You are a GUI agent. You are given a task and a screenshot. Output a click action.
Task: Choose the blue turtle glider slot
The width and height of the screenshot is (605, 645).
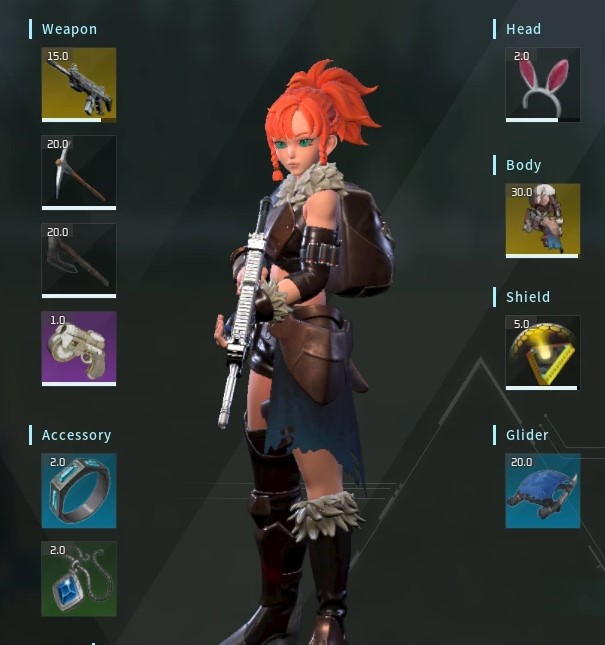[x=543, y=490]
